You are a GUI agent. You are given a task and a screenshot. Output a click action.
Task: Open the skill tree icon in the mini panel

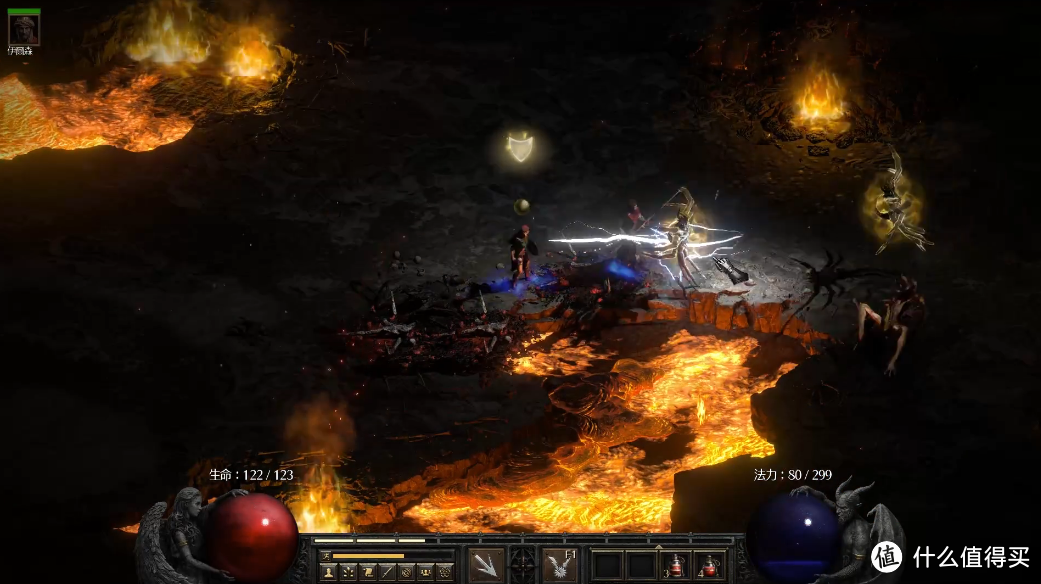(347, 572)
